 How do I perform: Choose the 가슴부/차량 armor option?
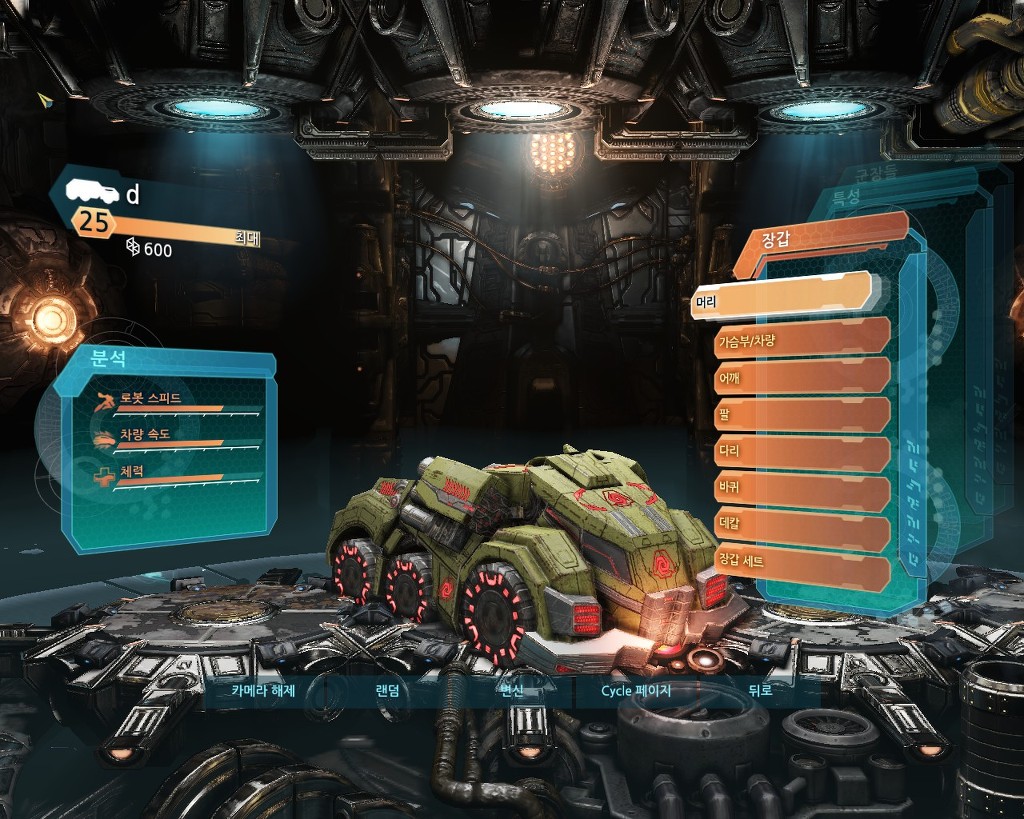802,338
